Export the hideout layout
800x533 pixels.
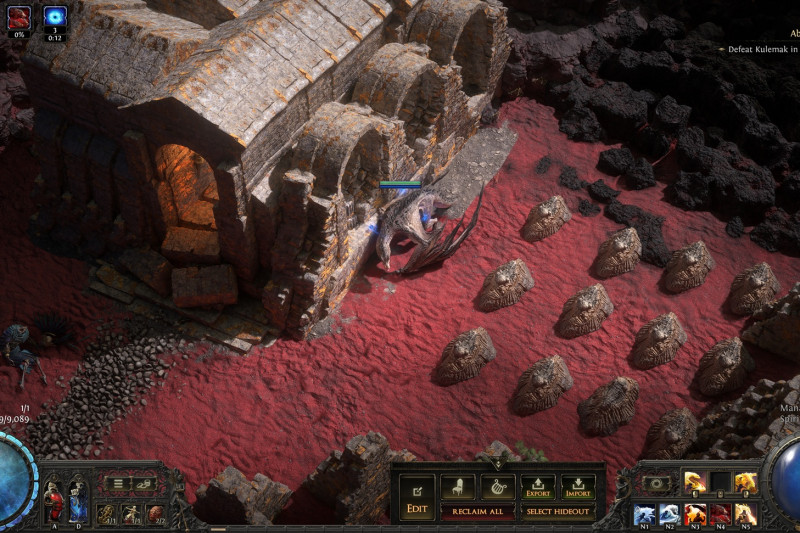click(537, 486)
